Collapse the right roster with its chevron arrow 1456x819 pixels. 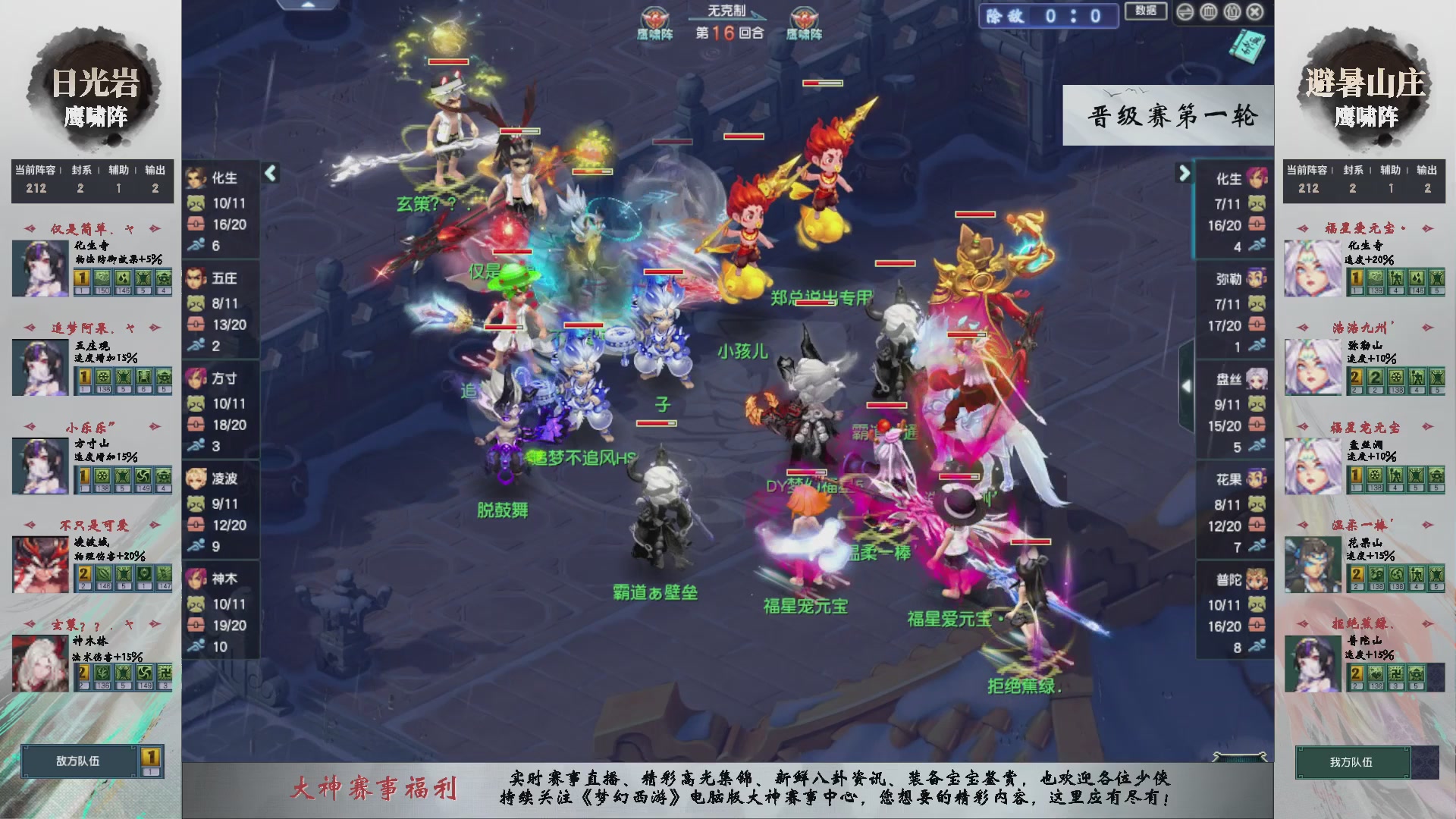(x=1184, y=173)
